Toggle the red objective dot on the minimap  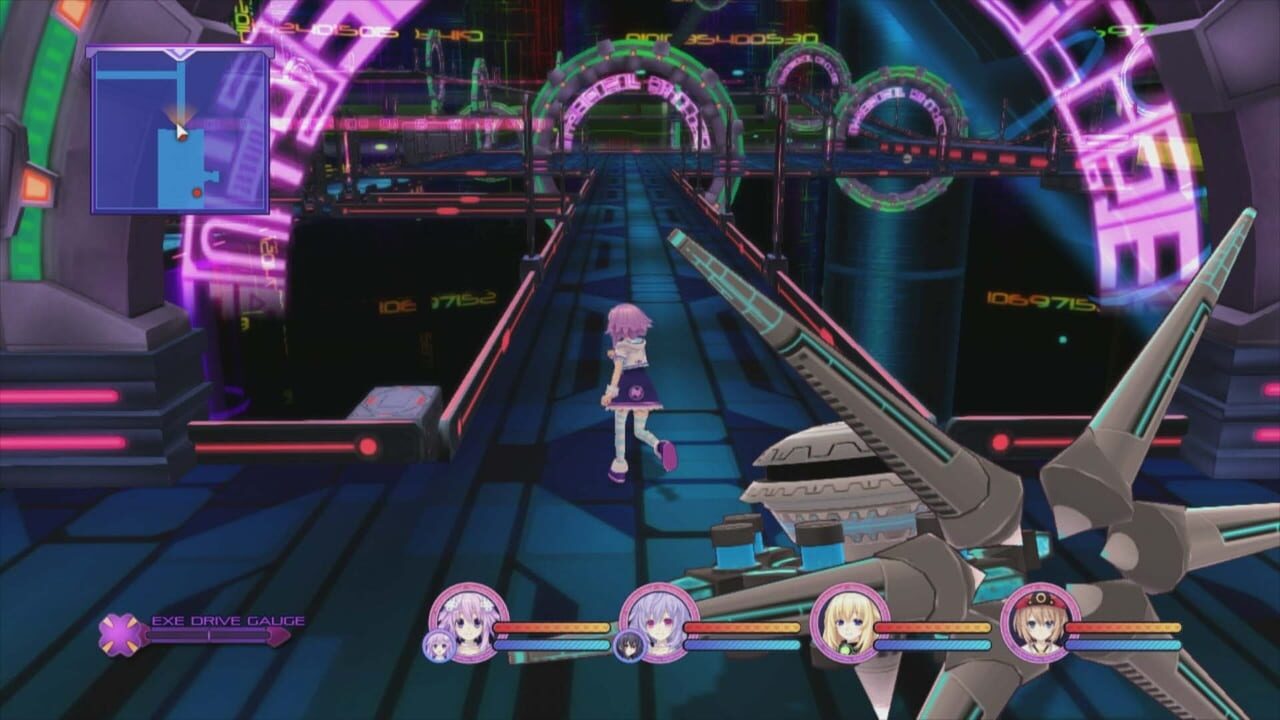(198, 191)
